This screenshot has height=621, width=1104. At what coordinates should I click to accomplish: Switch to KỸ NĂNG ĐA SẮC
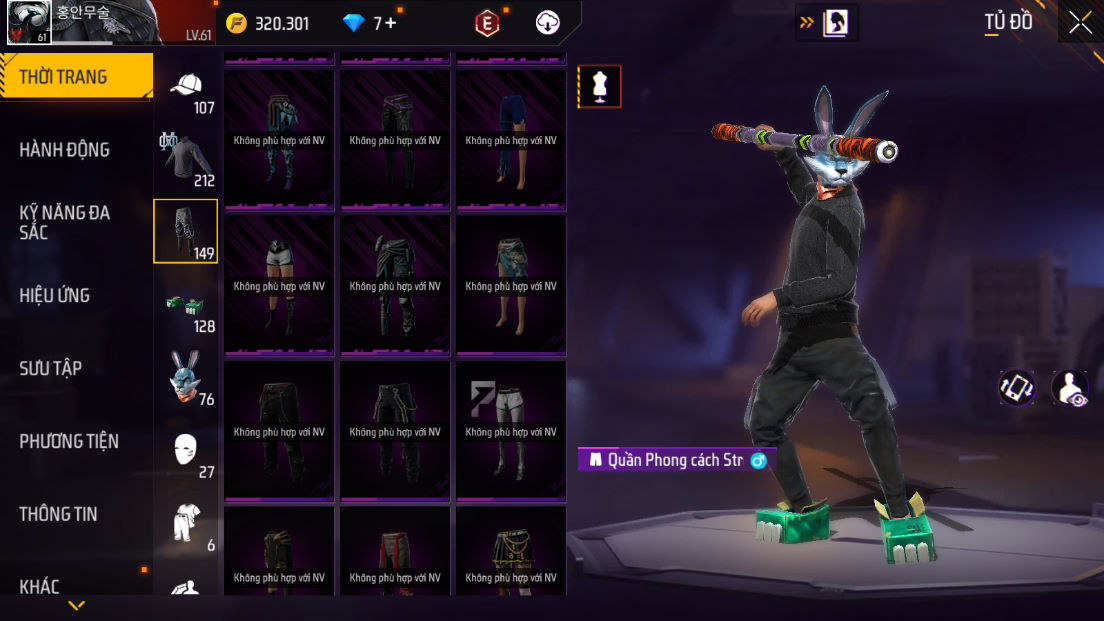pos(65,222)
